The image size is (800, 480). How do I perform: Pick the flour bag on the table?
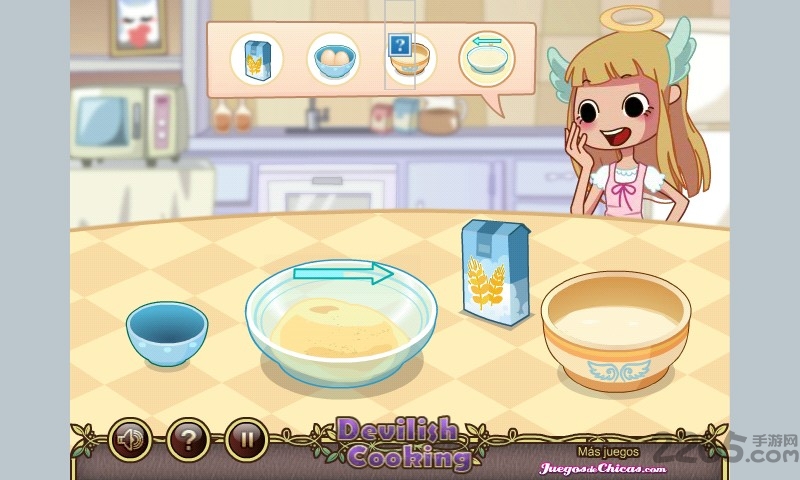(x=494, y=272)
